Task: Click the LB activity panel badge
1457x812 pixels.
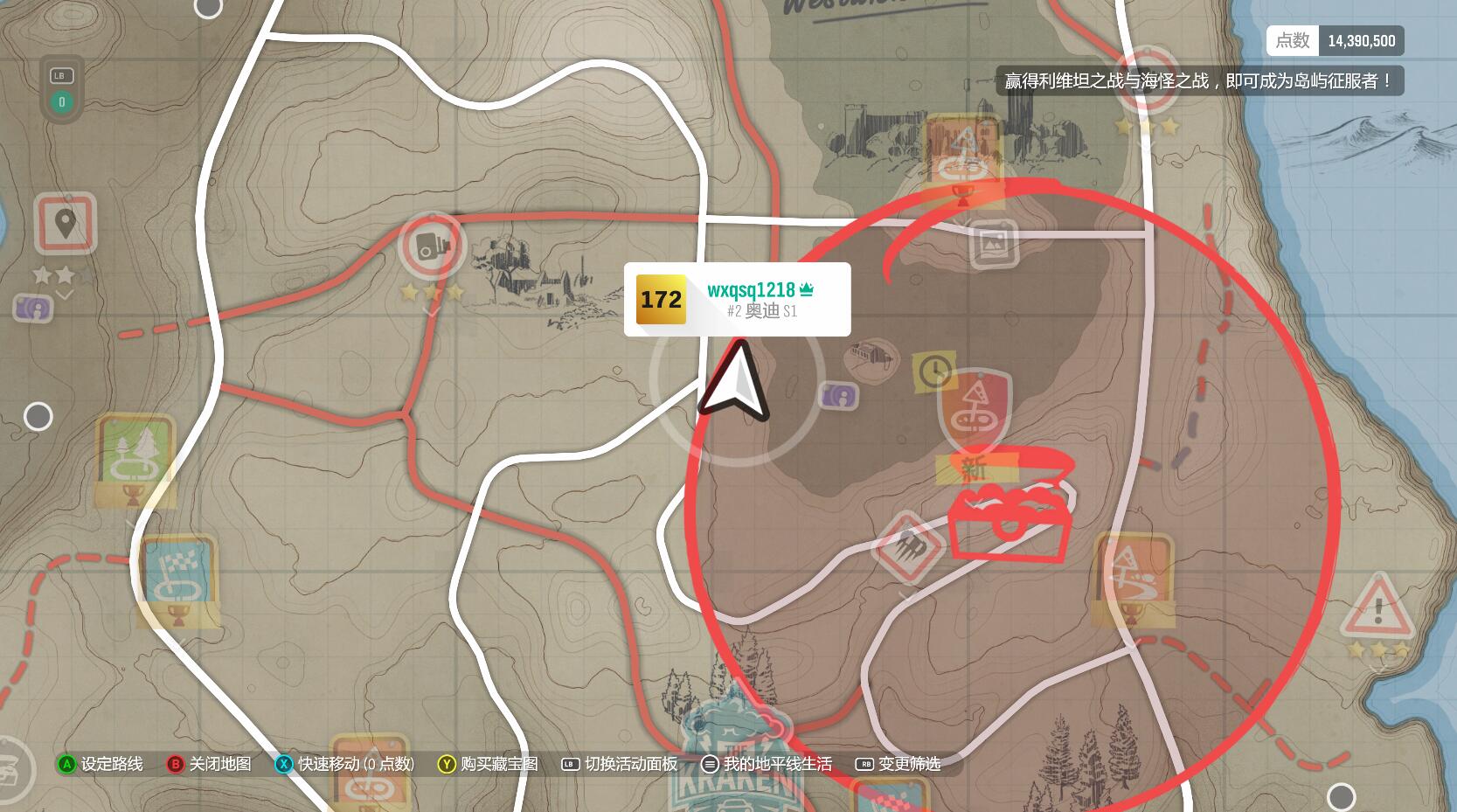Action: 61,88
